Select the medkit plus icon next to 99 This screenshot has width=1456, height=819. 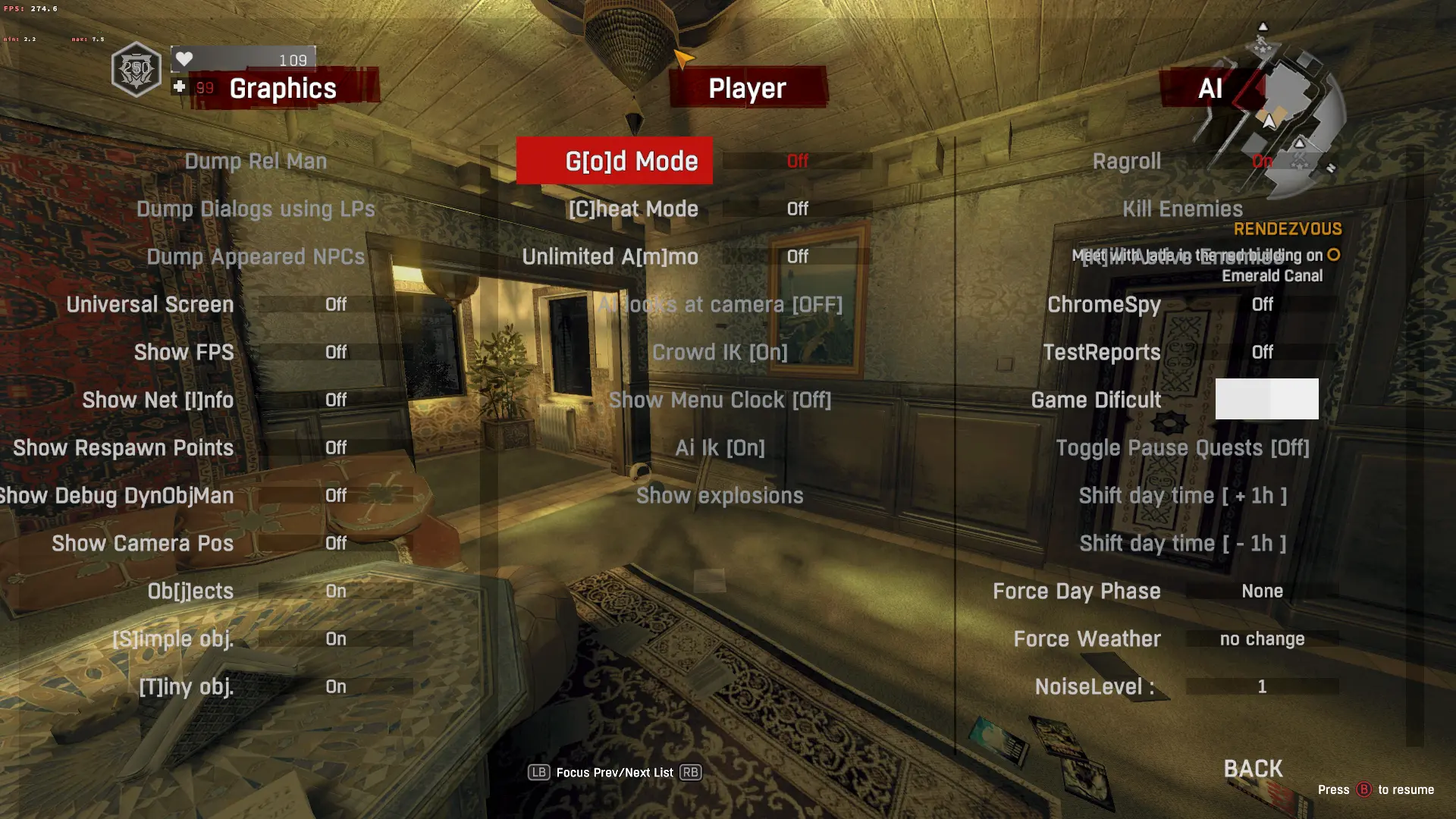(x=179, y=86)
